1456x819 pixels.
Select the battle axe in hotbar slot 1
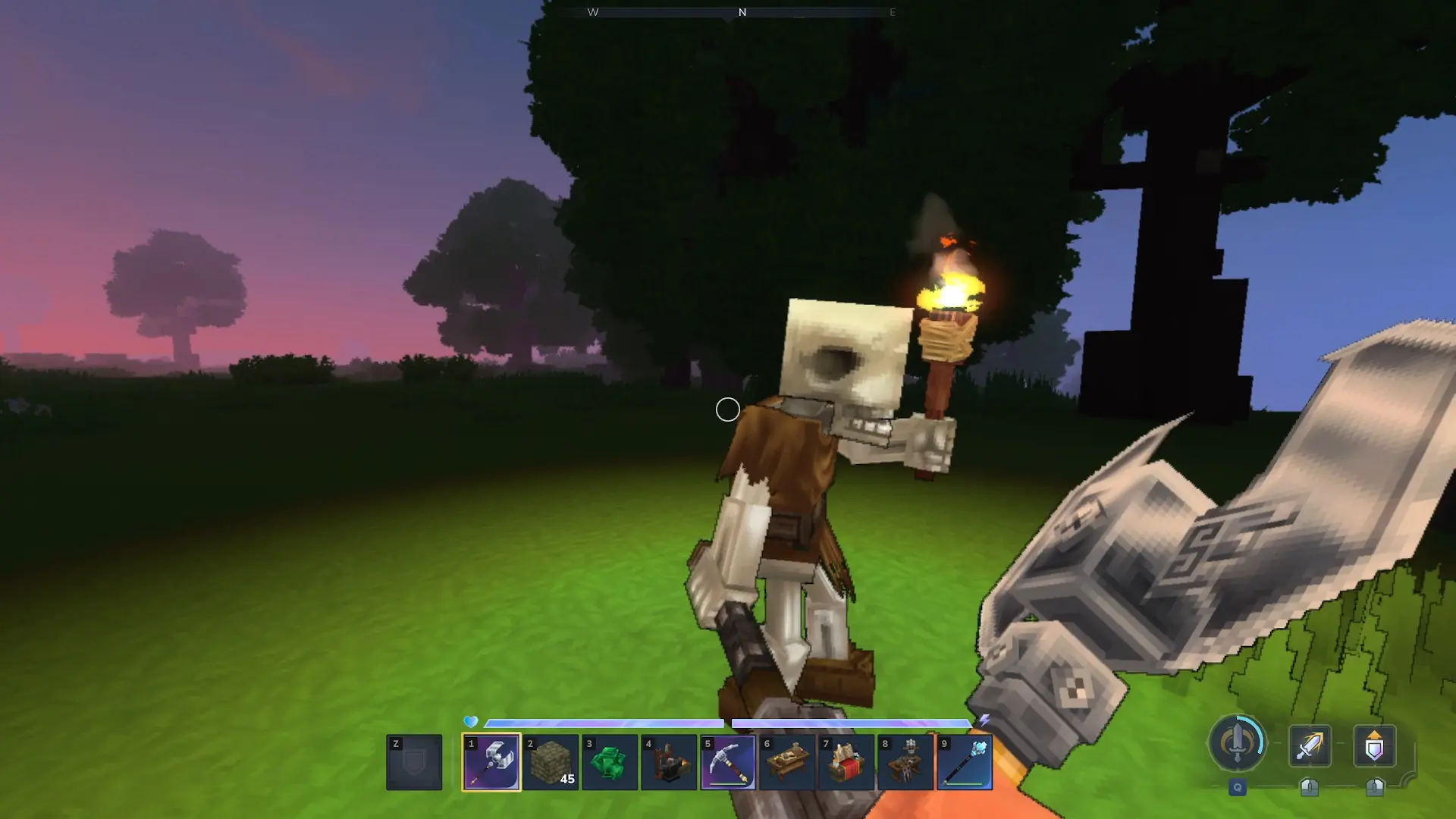491,762
